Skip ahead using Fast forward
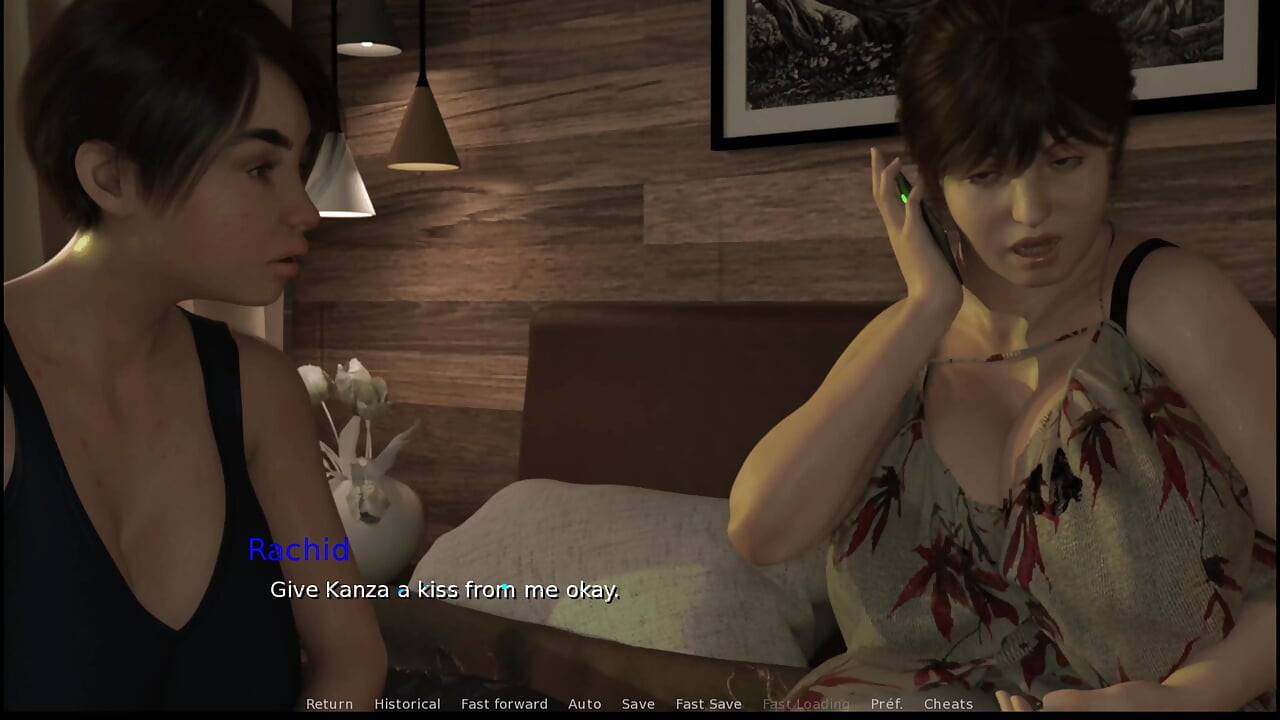1280x720 pixels. click(504, 703)
